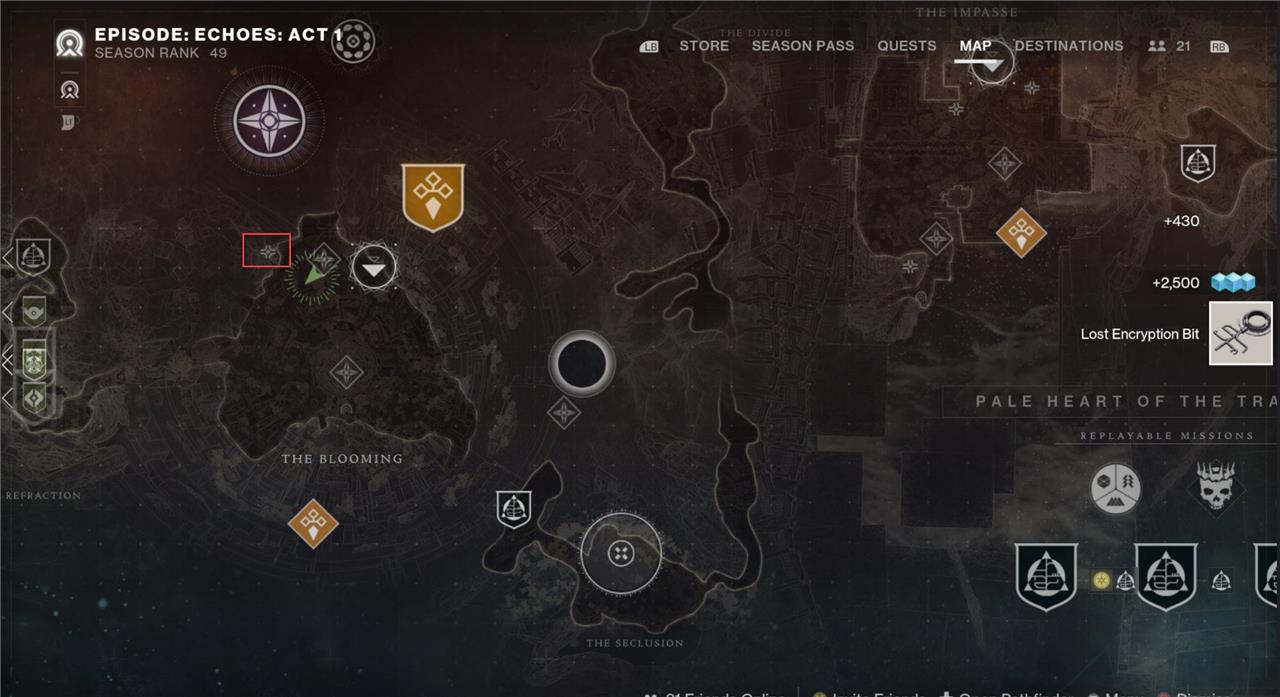The height and width of the screenshot is (697, 1280).
Task: Click the orange diamond marker below The Blooming
Action: pos(313,523)
